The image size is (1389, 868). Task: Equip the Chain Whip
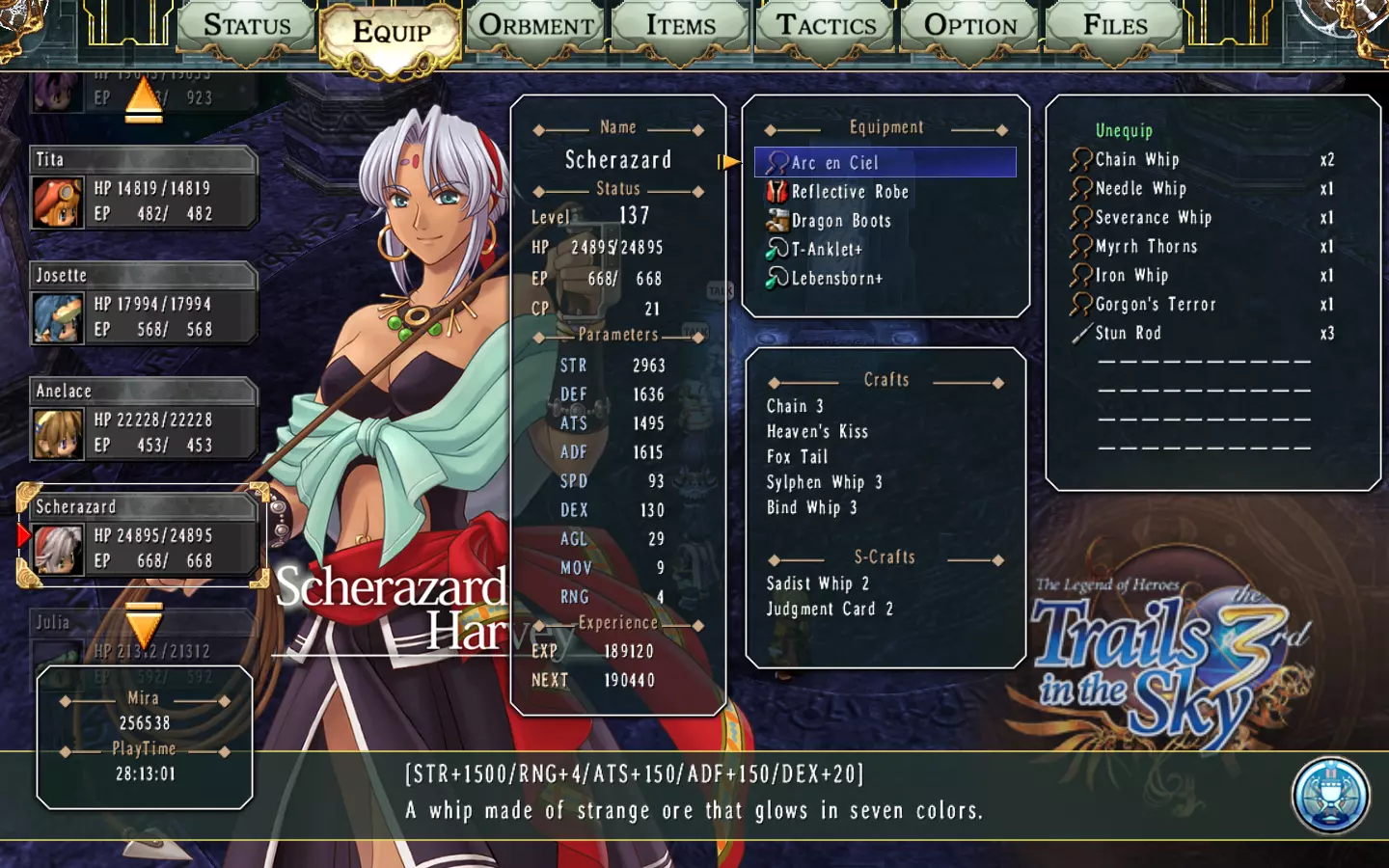[x=1137, y=160]
